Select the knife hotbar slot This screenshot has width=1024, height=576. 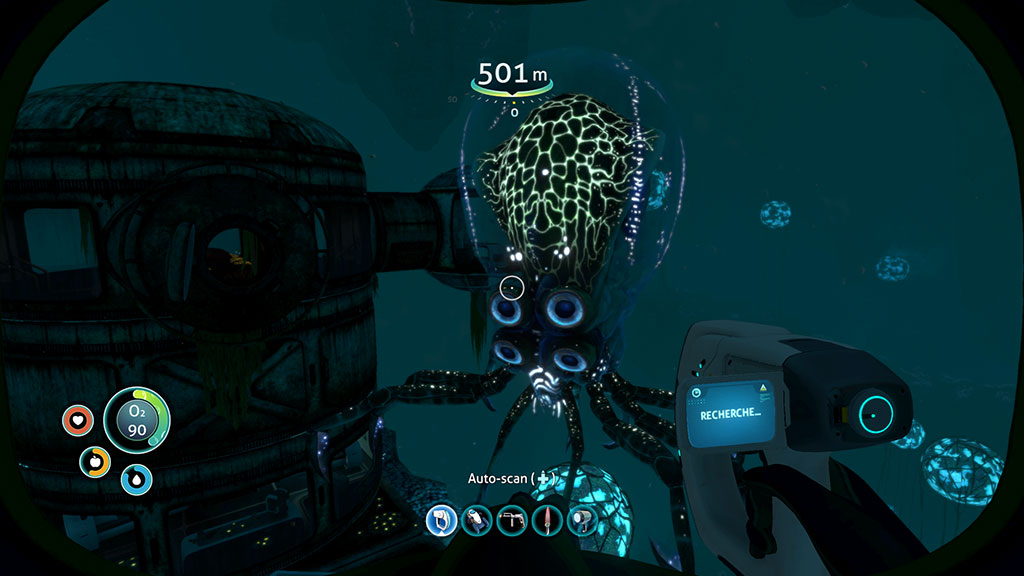(546, 520)
